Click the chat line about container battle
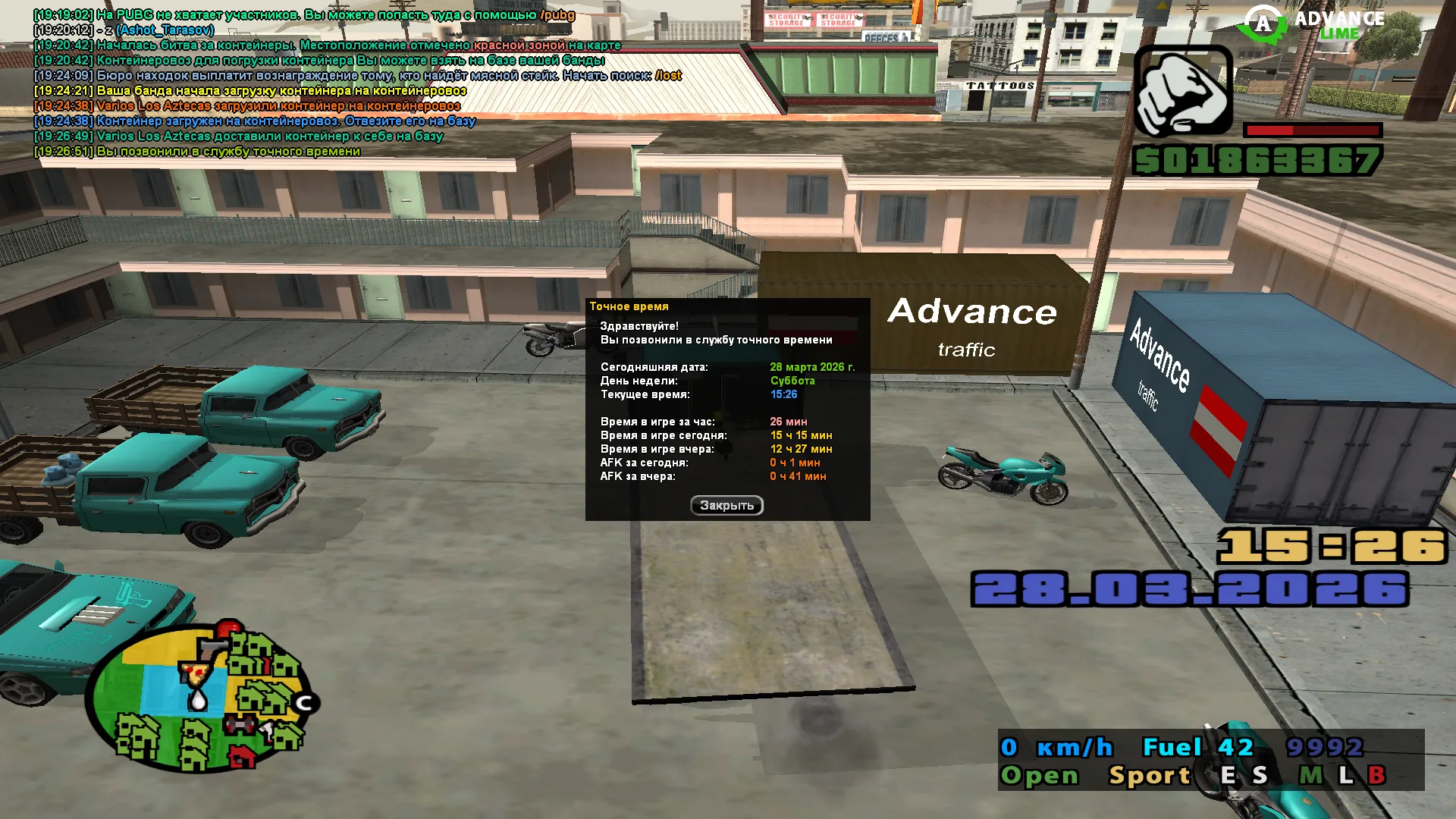1456x819 pixels. (326, 45)
